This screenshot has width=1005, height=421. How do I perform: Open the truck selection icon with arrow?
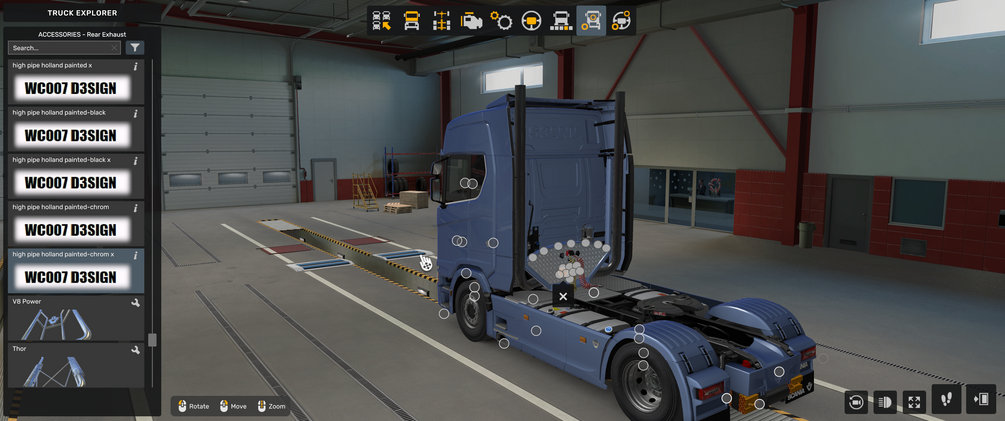pos(382,21)
